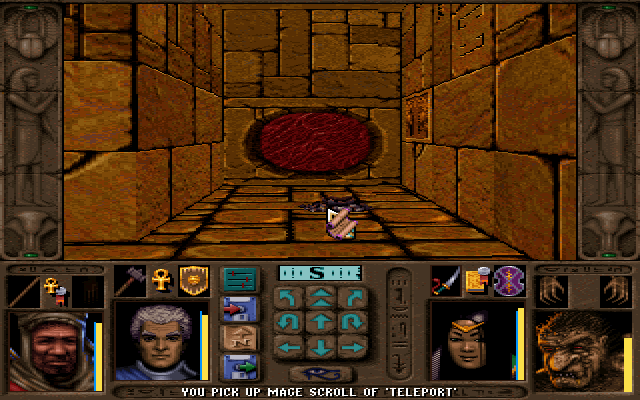The height and width of the screenshot is (400, 640).
Task: Click the left U-turn arrow button
Action: 289,321
